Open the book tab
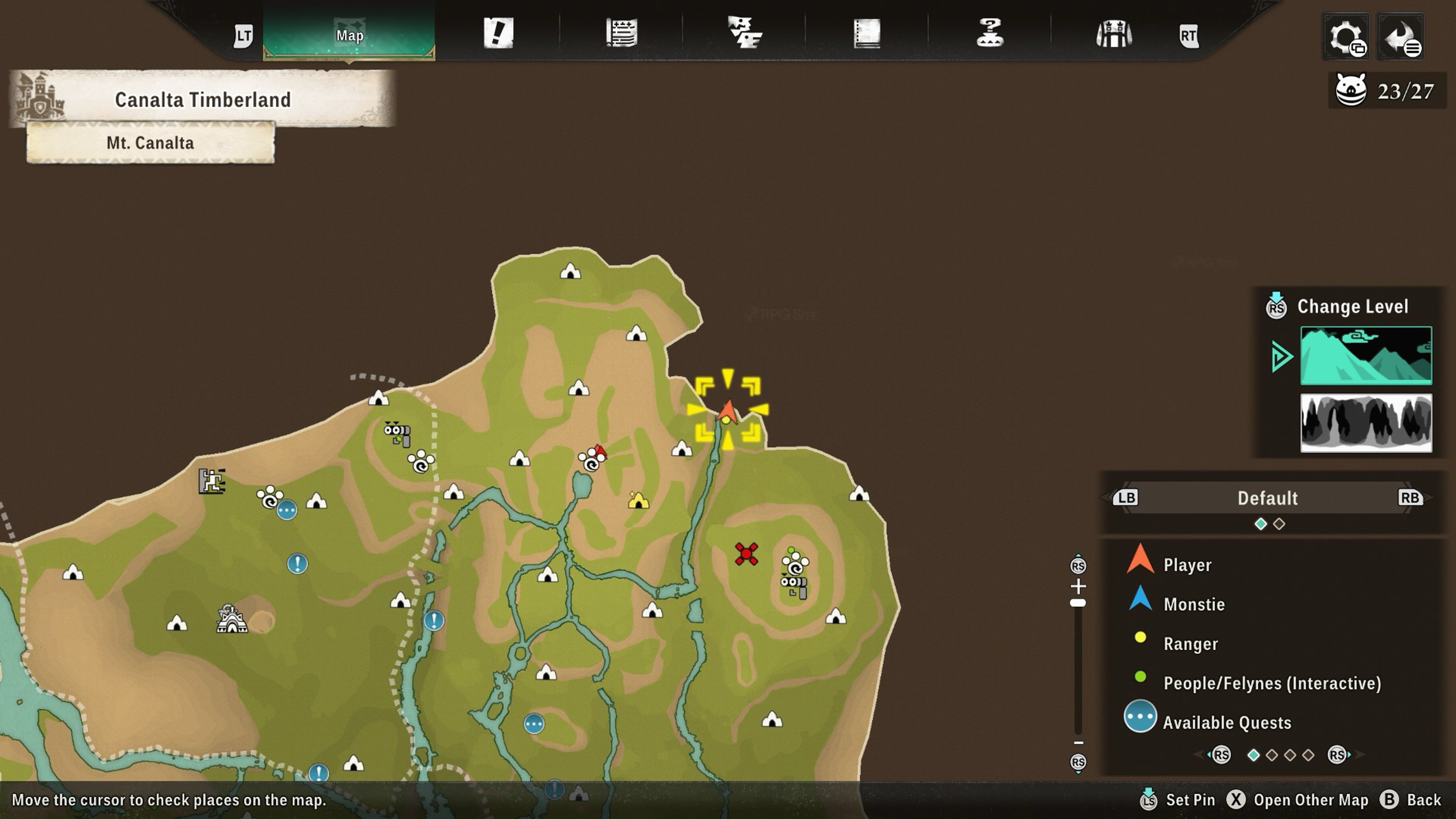Image resolution: width=1456 pixels, height=819 pixels. pos(867,33)
